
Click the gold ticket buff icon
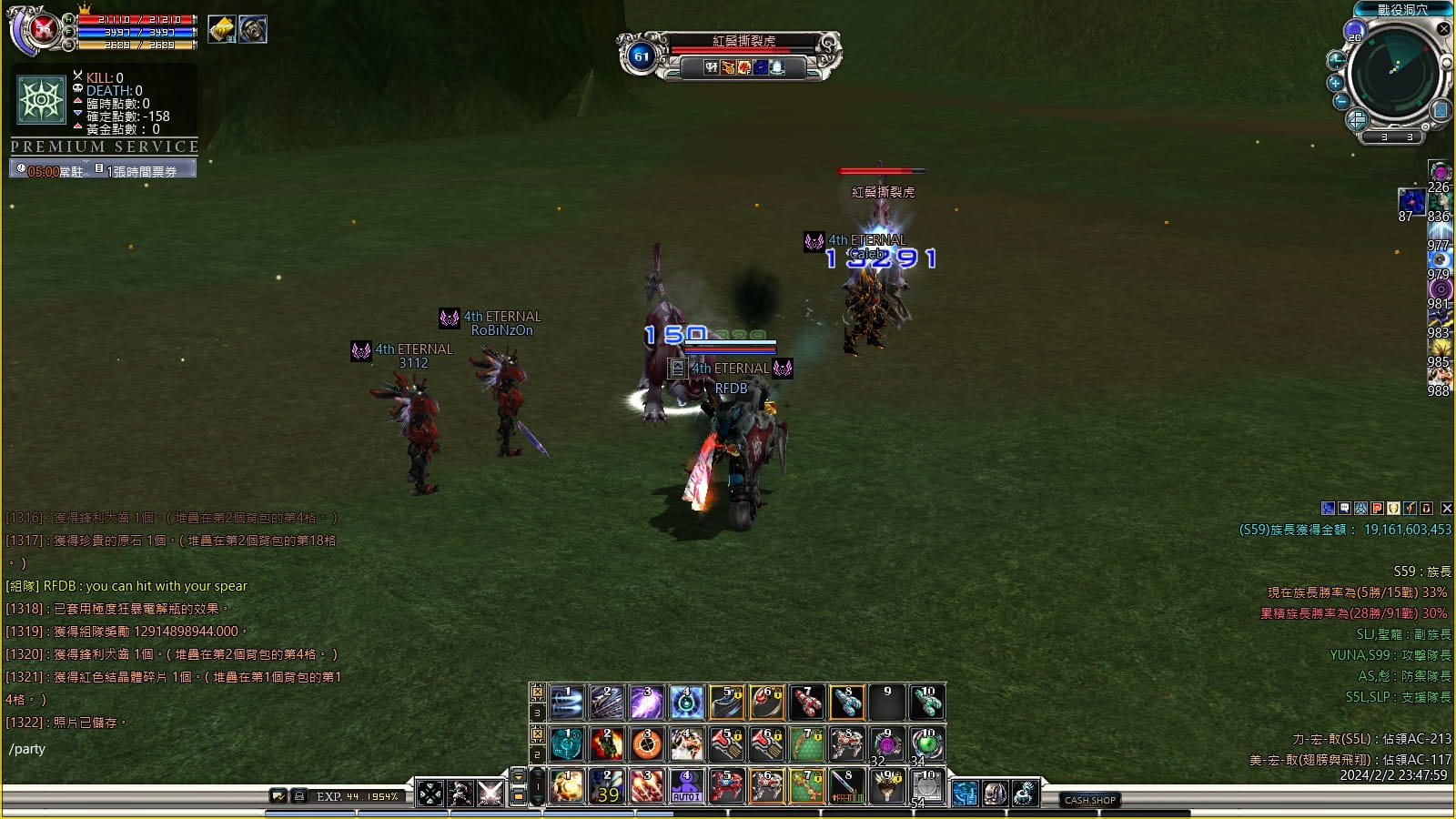tap(221, 29)
